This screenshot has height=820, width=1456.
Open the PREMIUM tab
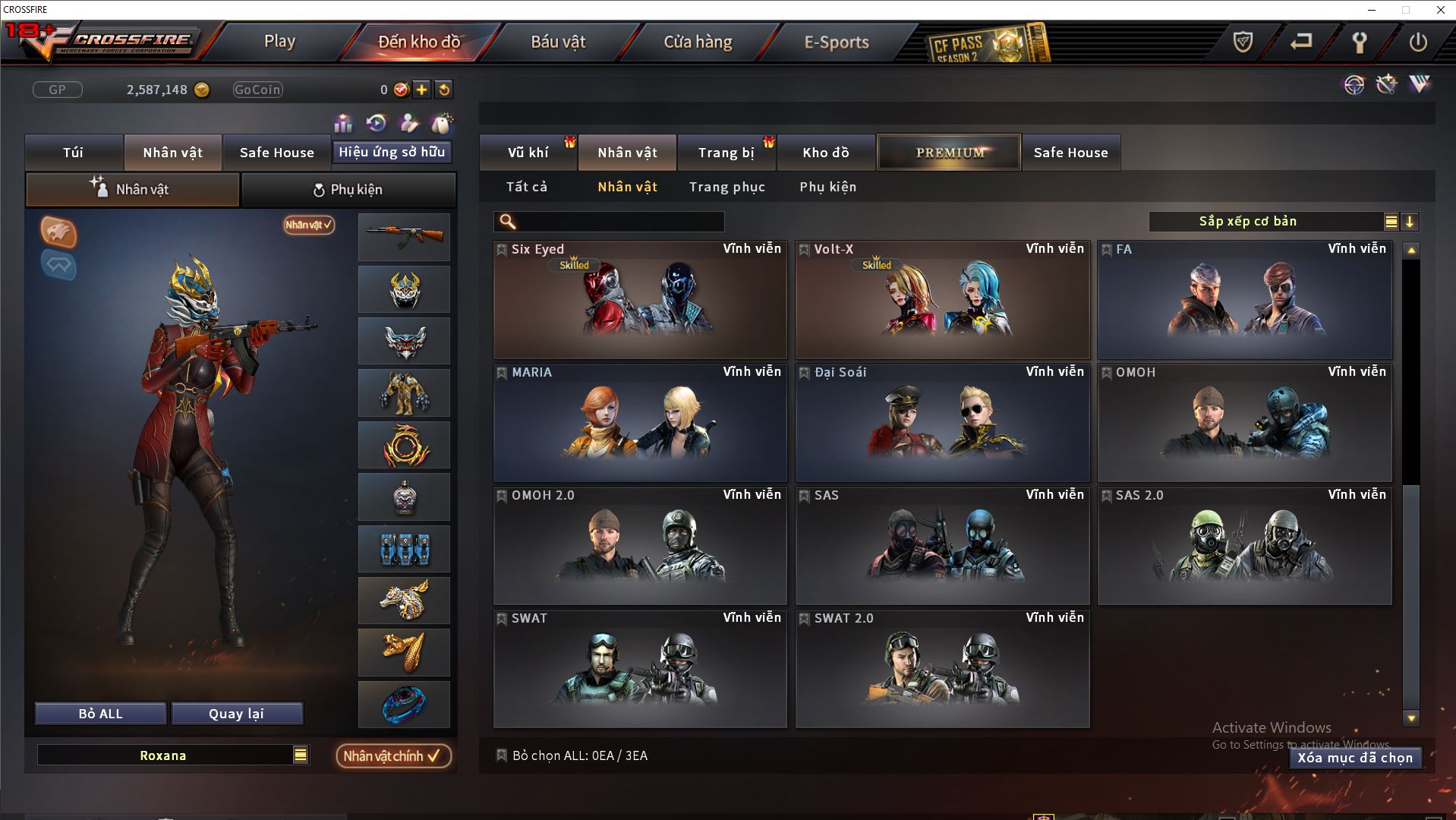coord(949,153)
